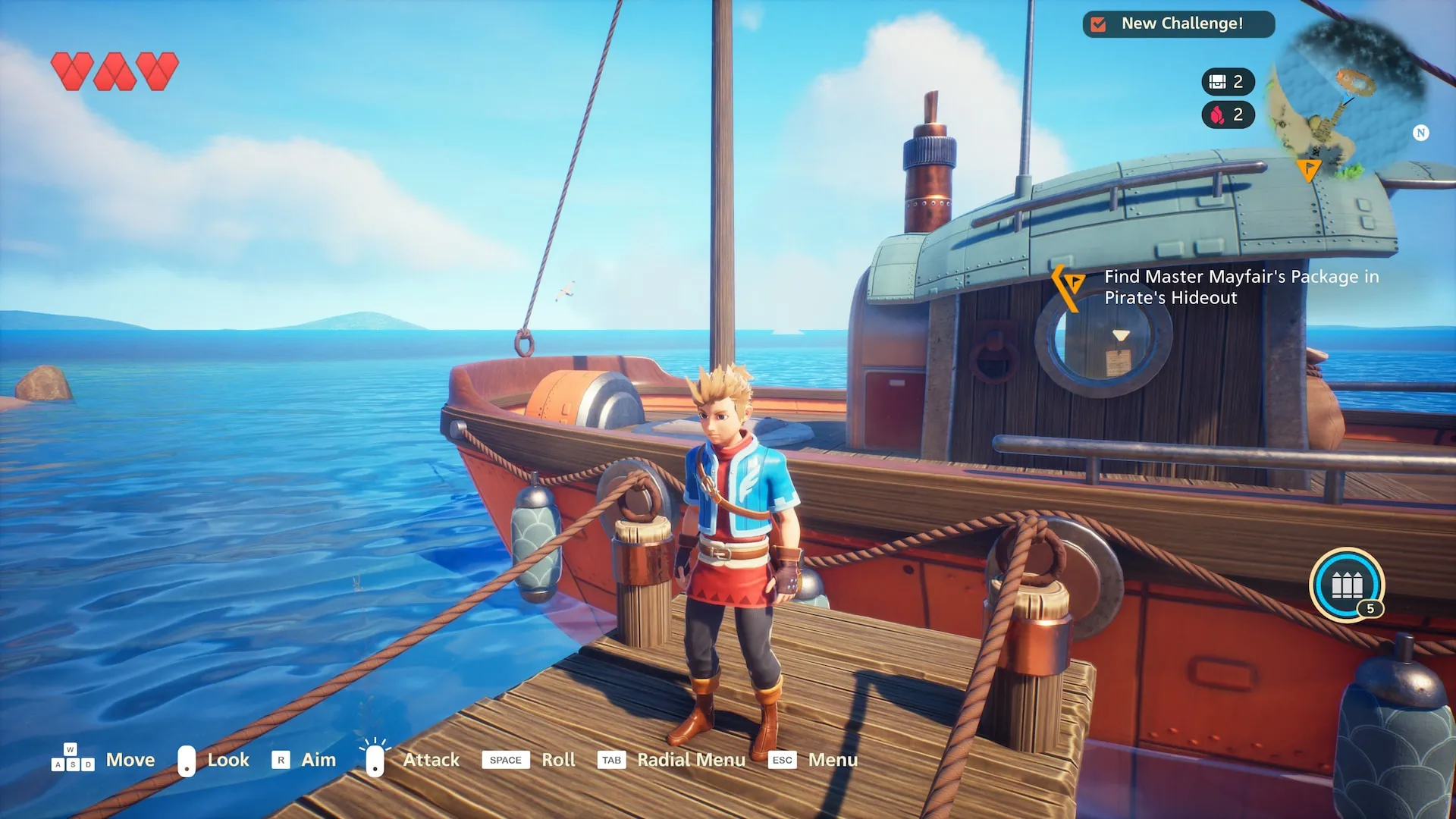Select the orange quest marker on the minimap
This screenshot has width=1456, height=819.
point(1308,169)
